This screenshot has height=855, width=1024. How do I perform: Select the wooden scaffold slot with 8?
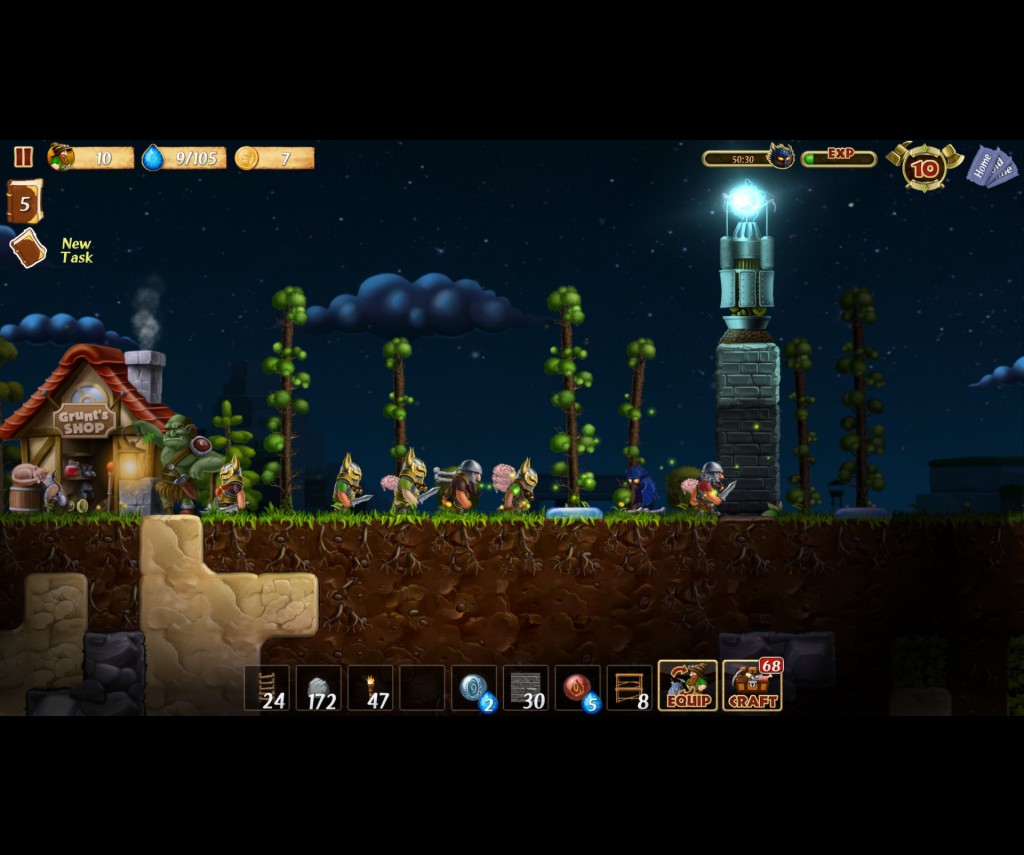click(630, 688)
